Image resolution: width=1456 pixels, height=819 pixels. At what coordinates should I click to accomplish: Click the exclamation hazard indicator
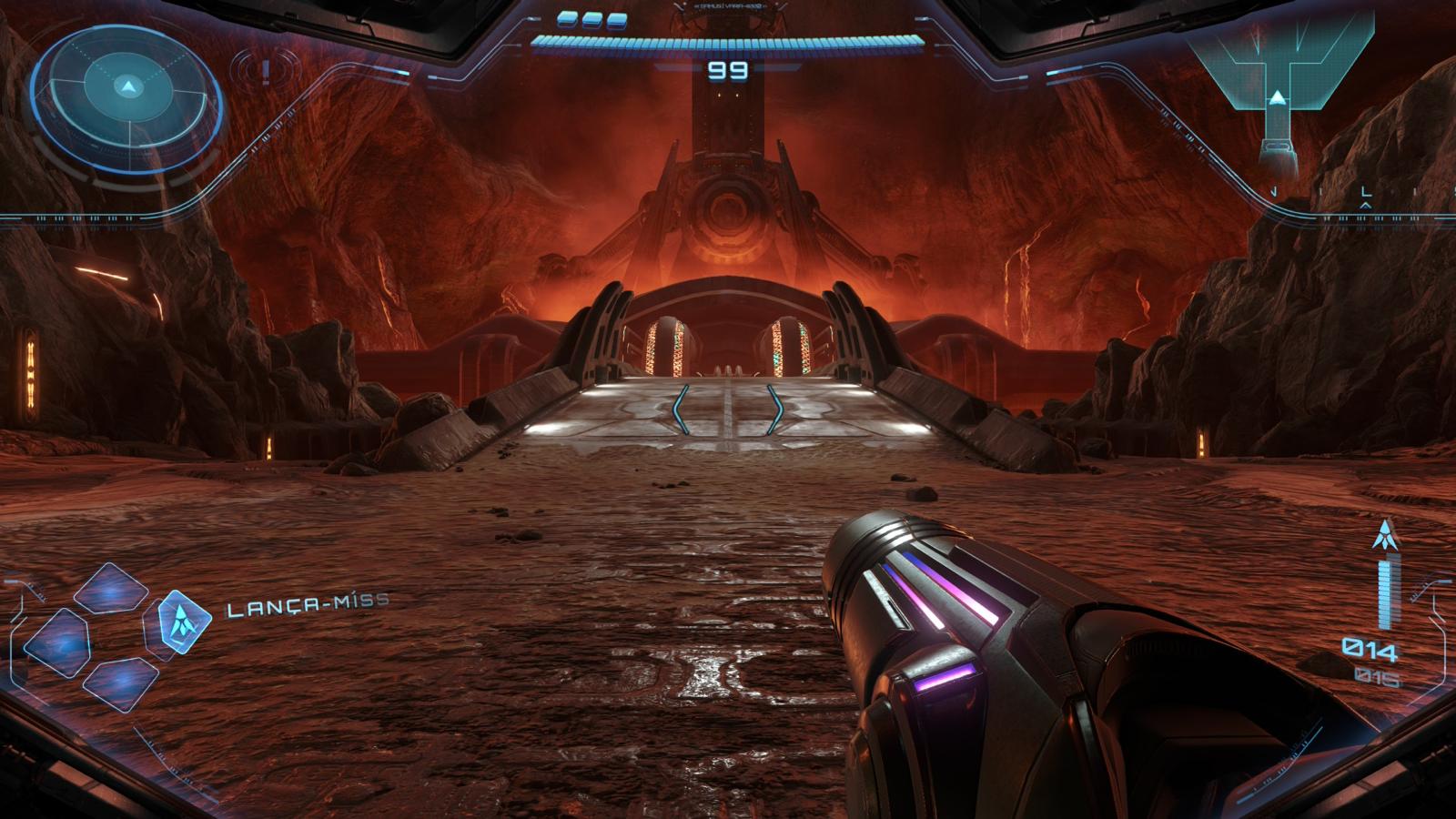265,70
